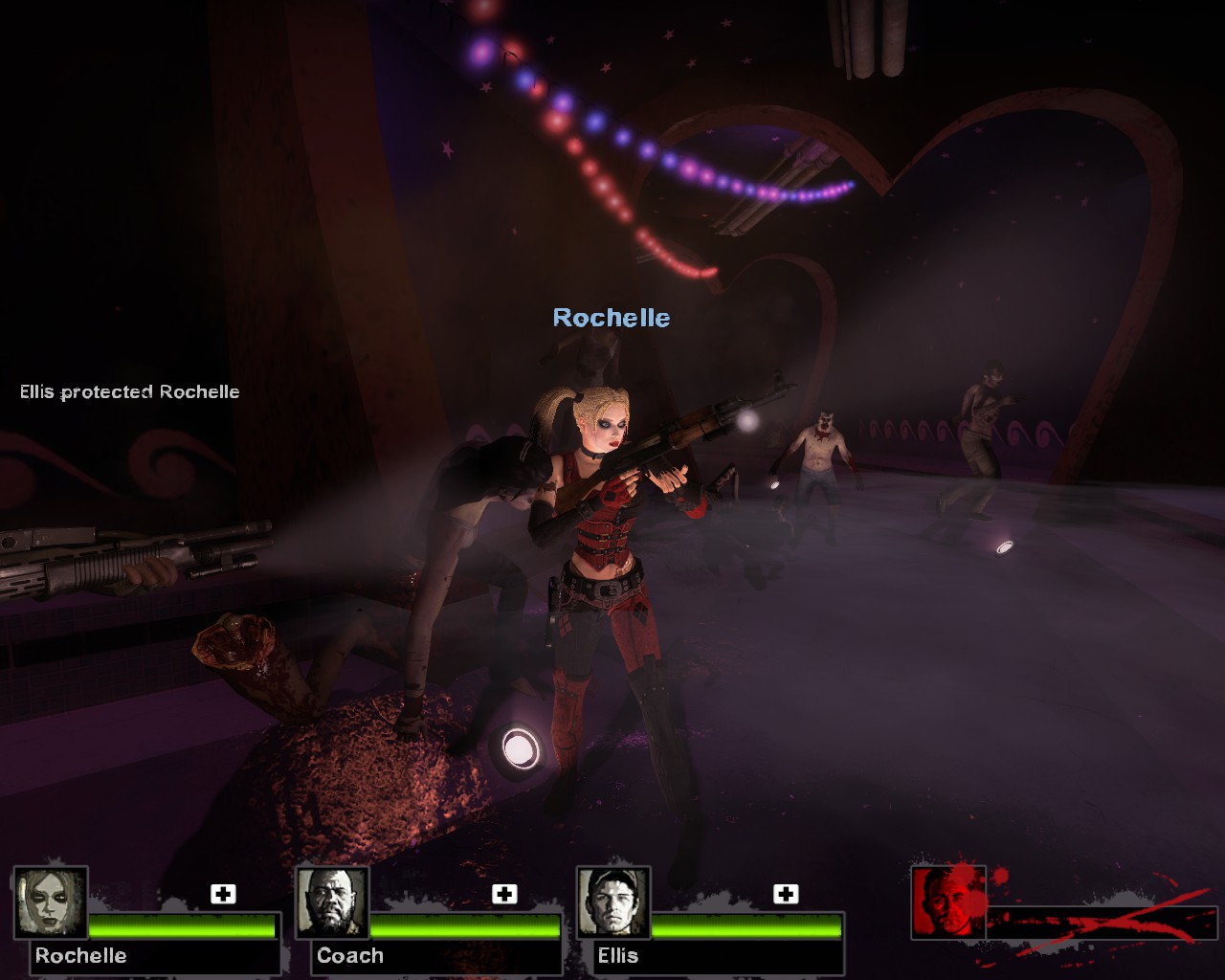Select Rochelle's portrait in the team panel
Screen dimensions: 1225x980
tap(51, 902)
